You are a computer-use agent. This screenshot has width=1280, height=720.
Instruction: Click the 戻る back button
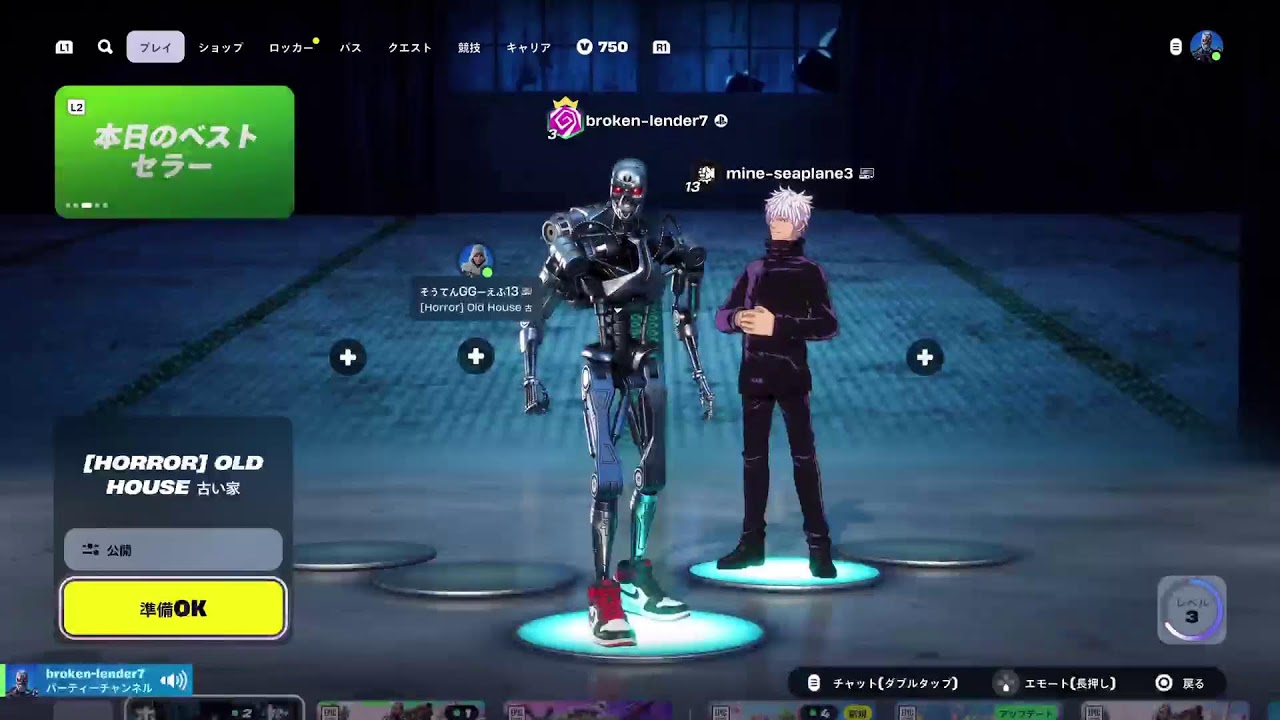[x=1180, y=682]
